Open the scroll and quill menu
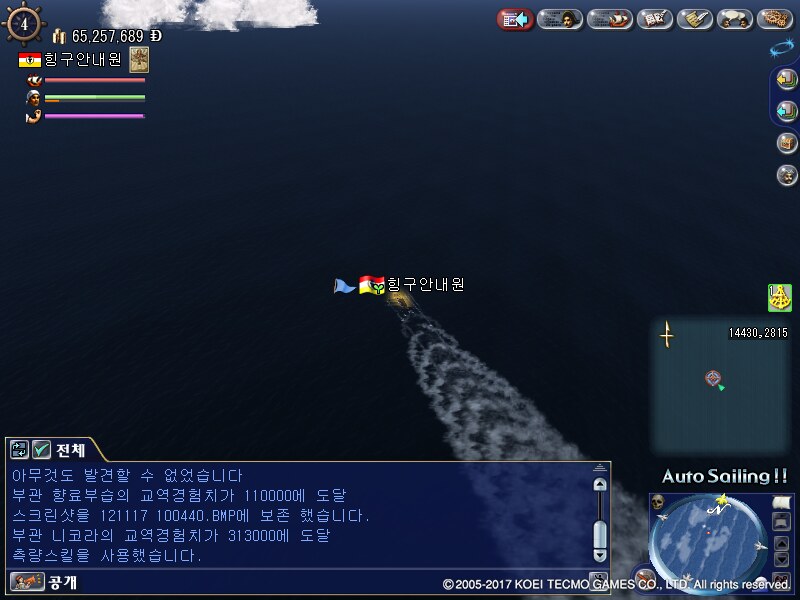This screenshot has height=600, width=800. click(694, 19)
